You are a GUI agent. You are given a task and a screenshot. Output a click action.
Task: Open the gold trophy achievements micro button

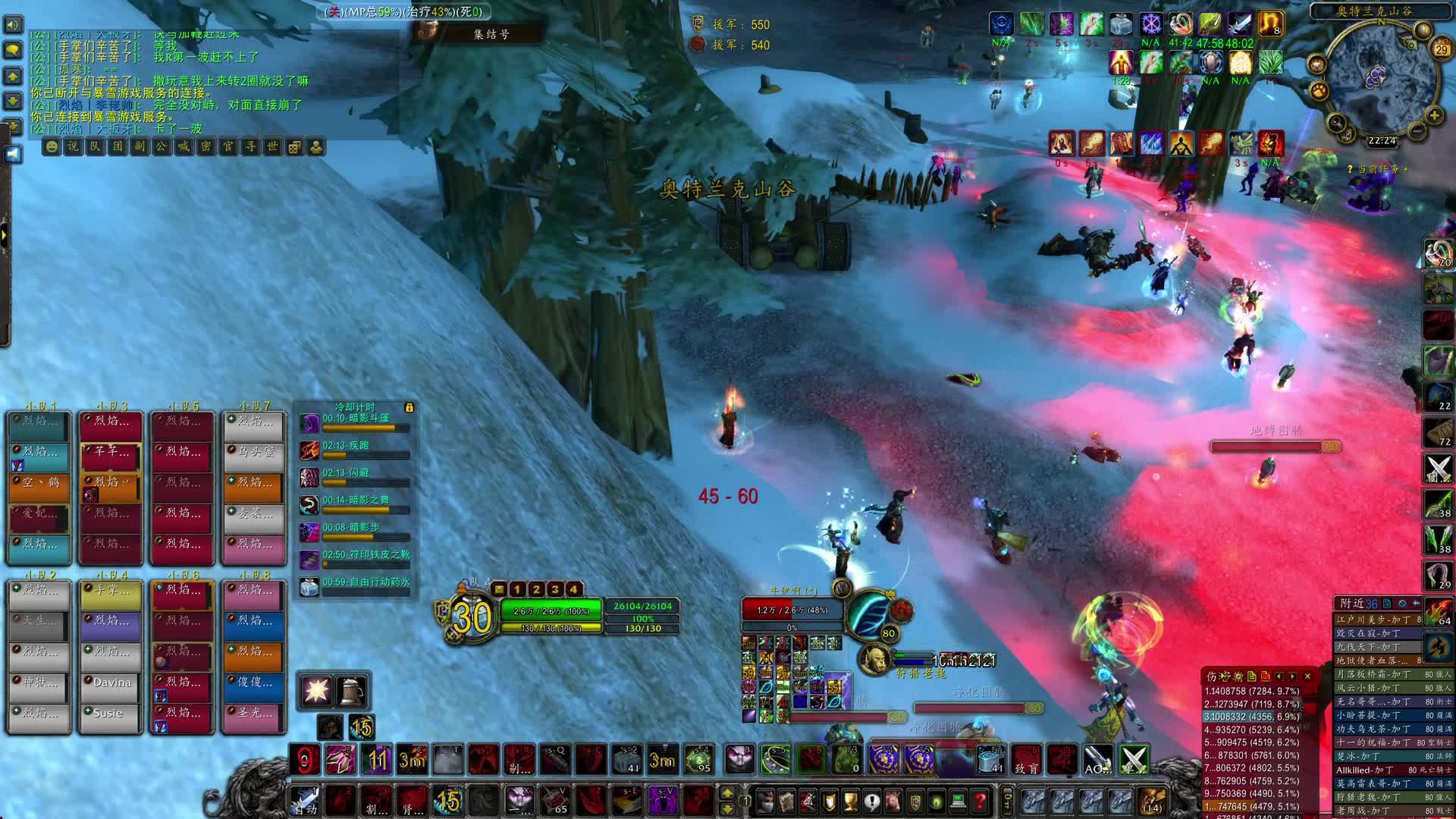click(x=850, y=801)
